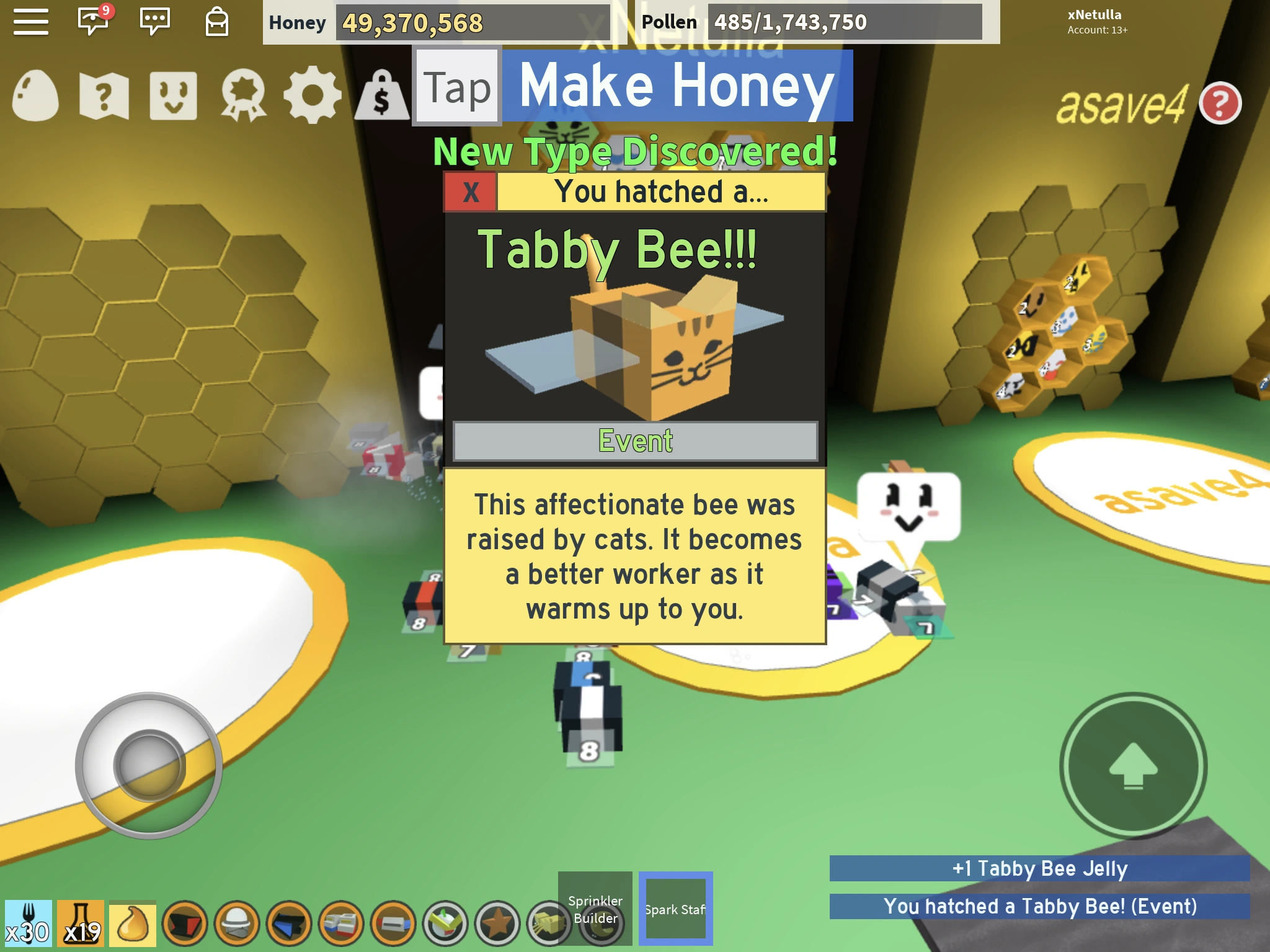View notifications showing 9 alerts
The image size is (1270, 952).
92,20
